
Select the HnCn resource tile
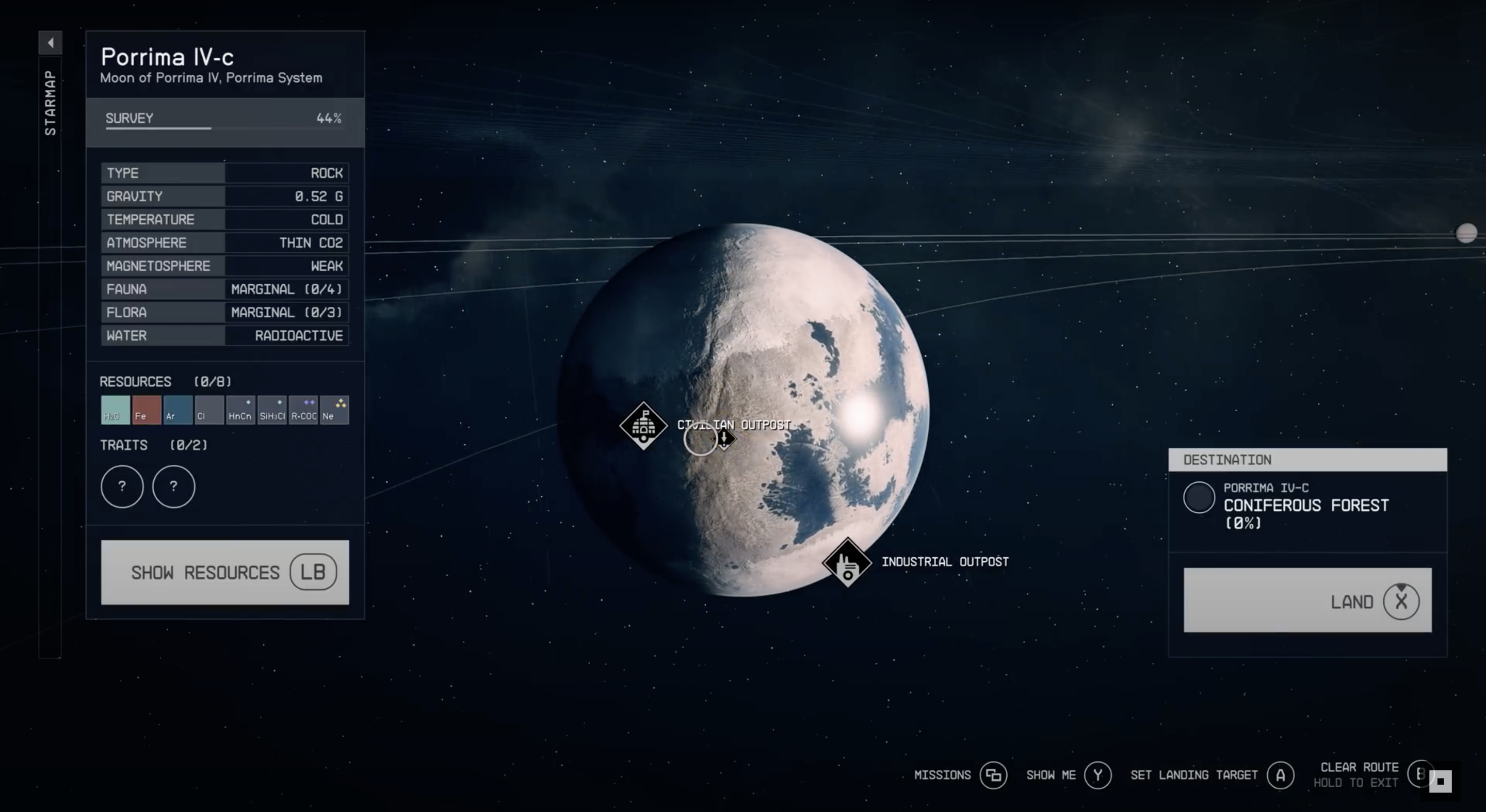point(240,410)
